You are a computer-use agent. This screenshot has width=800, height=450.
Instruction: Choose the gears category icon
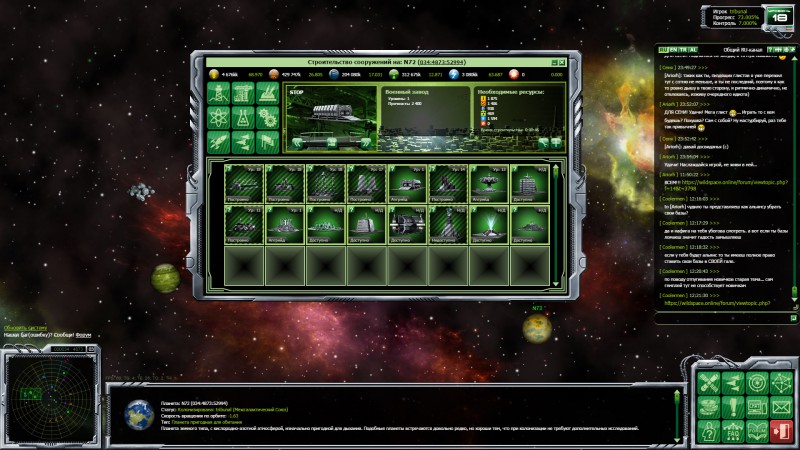267,119
